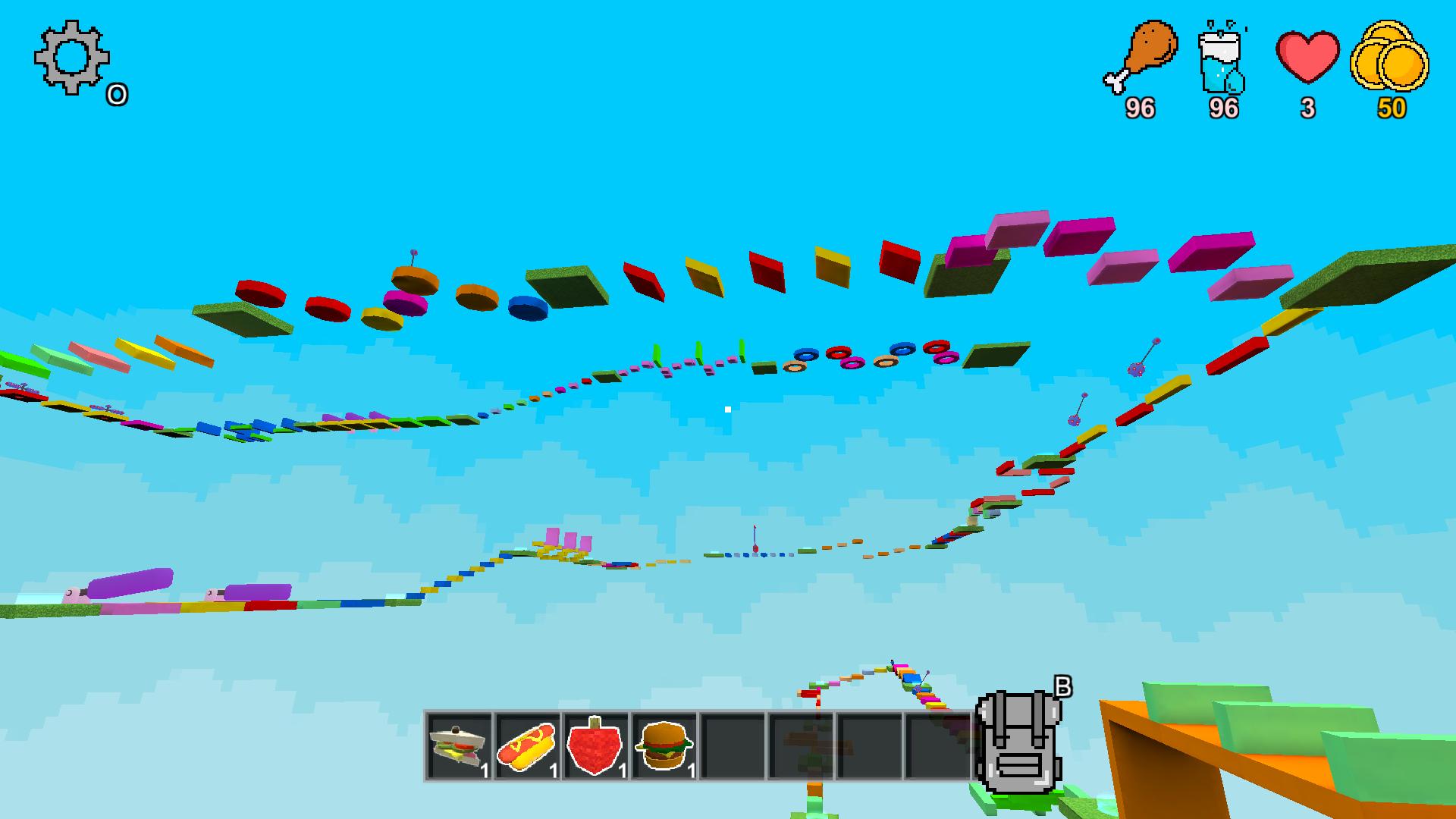This screenshot has height=819, width=1456.
Task: Click the O shortcut label near settings
Action: tap(117, 95)
